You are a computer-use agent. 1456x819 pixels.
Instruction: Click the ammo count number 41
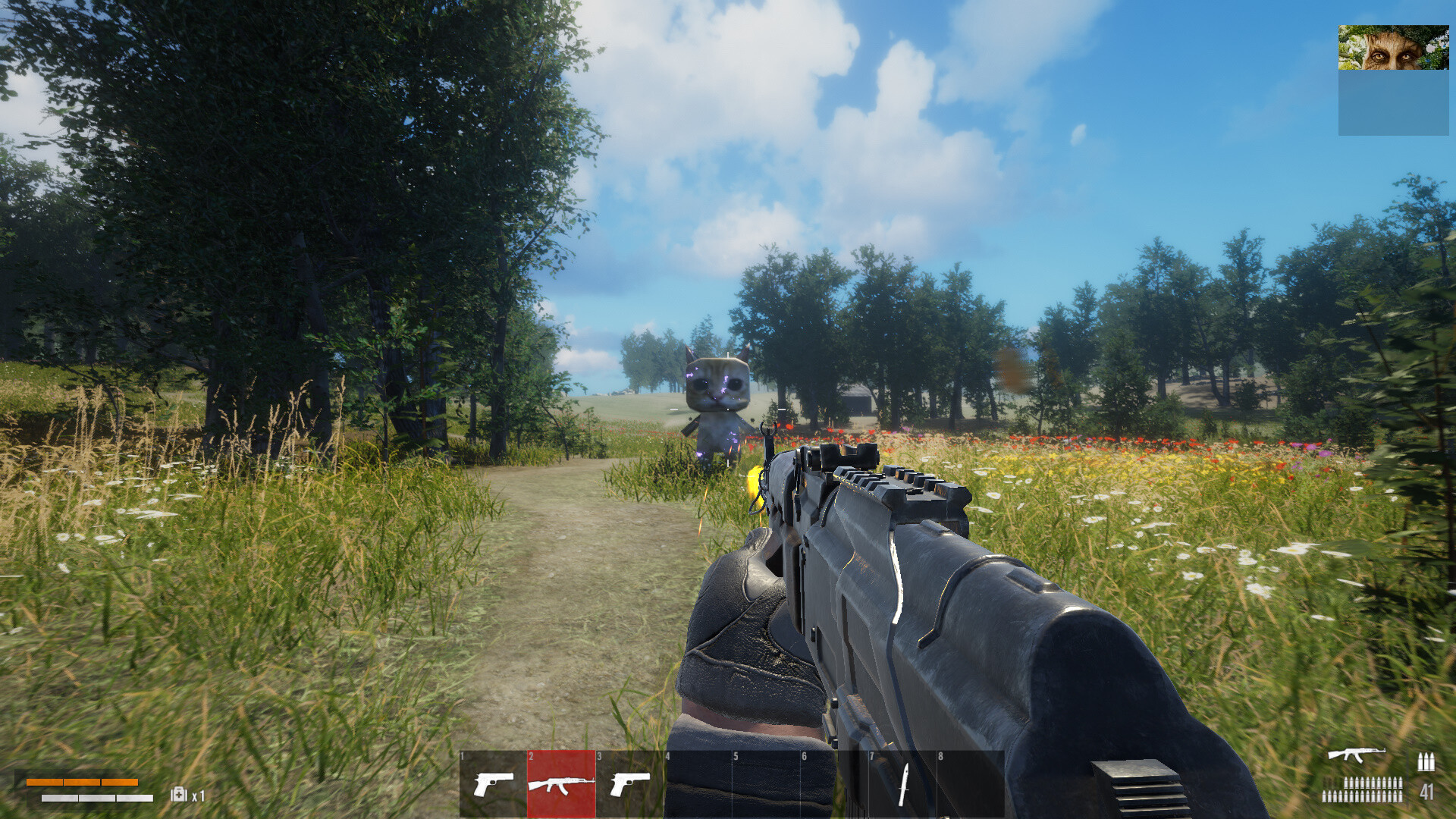tap(1426, 792)
